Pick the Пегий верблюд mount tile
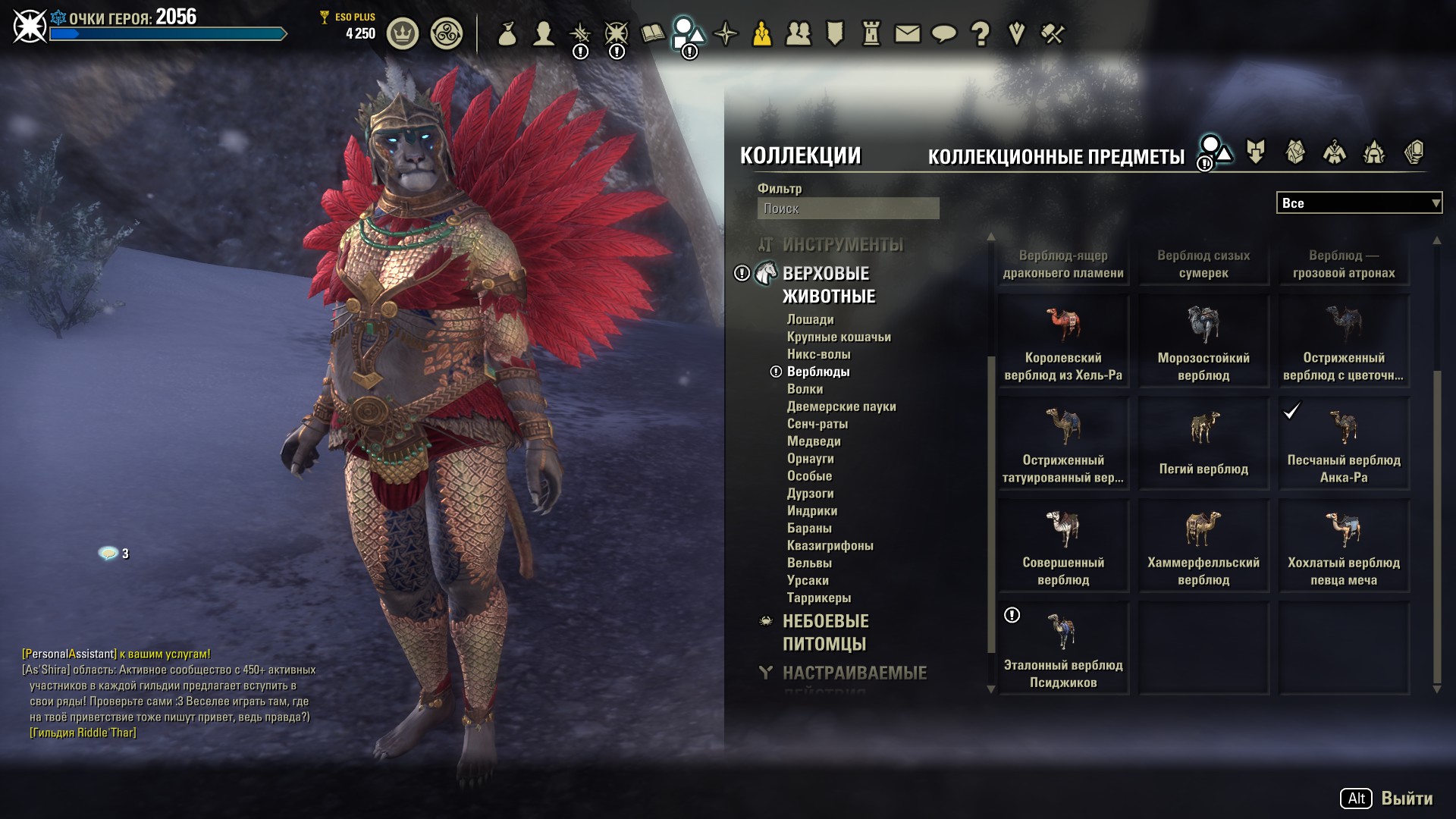Viewport: 1456px width, 819px height. click(x=1203, y=444)
